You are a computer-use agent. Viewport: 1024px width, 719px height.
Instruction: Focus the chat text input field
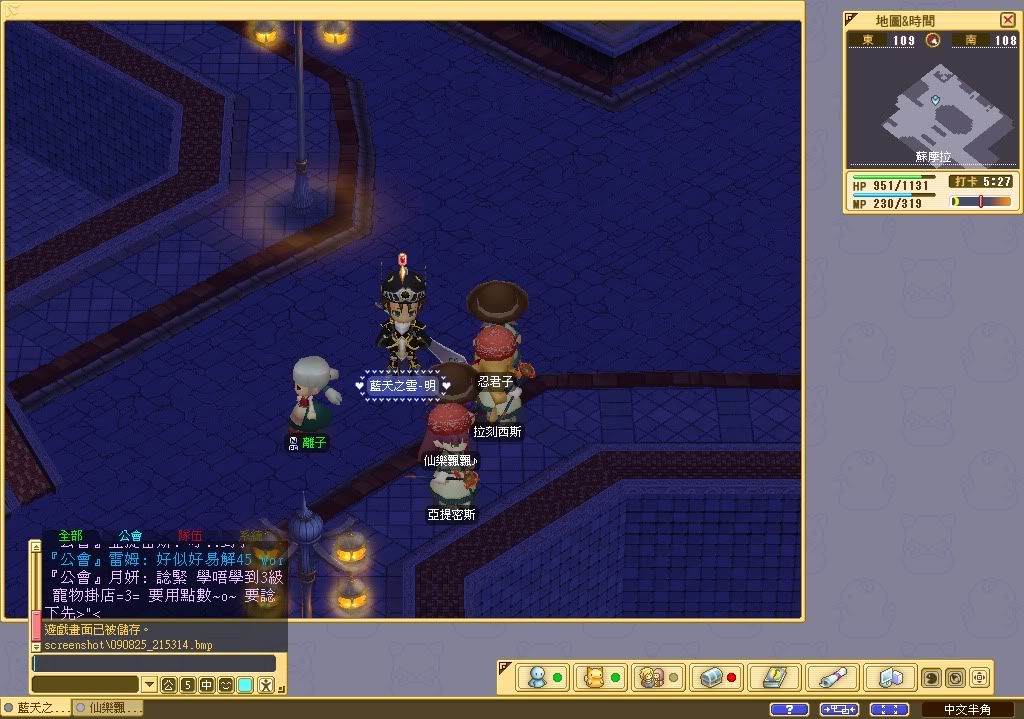[x=153, y=663]
